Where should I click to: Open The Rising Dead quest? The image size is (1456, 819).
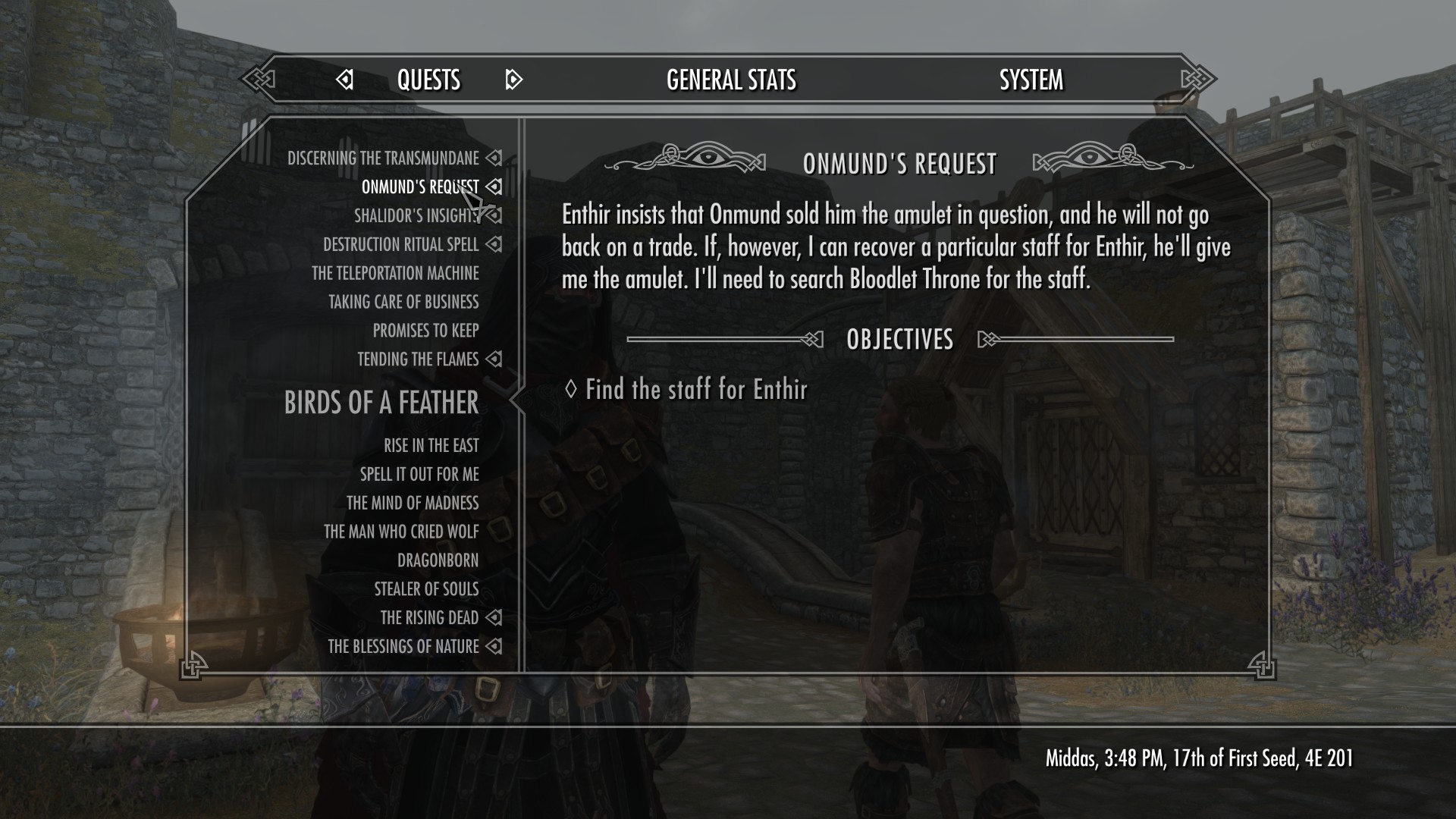point(429,618)
